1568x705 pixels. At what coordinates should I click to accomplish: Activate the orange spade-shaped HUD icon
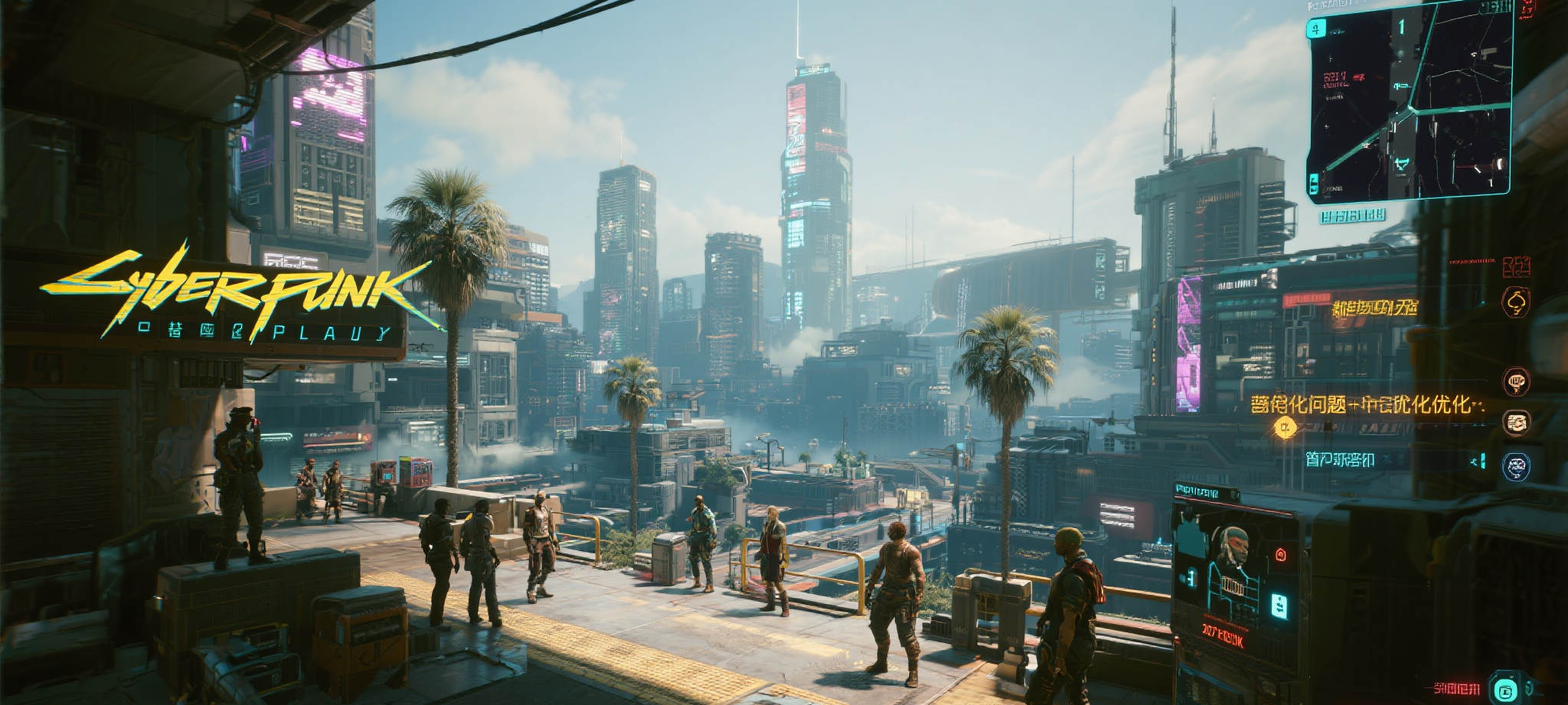pyautogui.click(x=1515, y=302)
